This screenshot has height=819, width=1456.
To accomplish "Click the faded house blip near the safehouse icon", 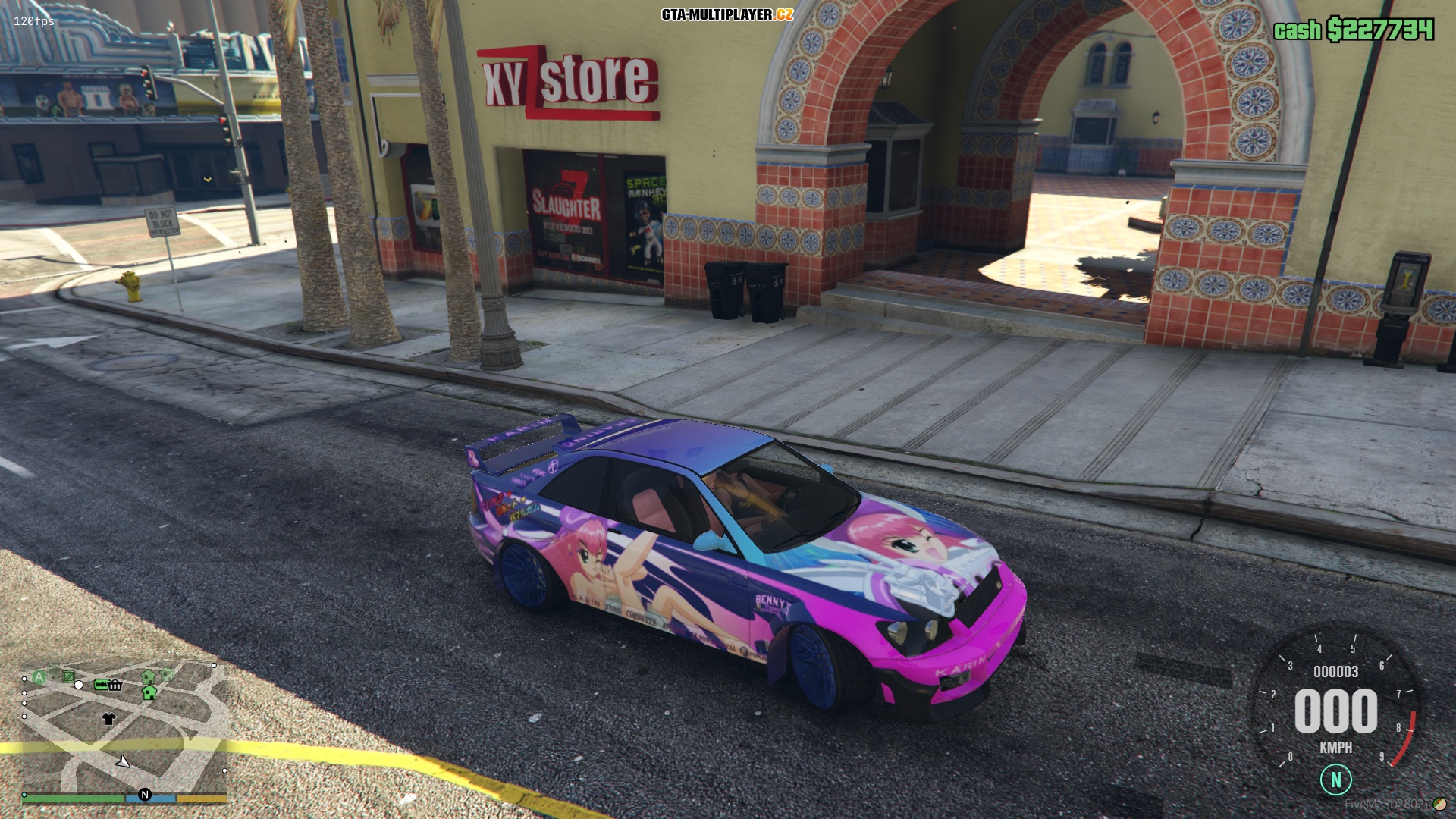I will point(167,673).
